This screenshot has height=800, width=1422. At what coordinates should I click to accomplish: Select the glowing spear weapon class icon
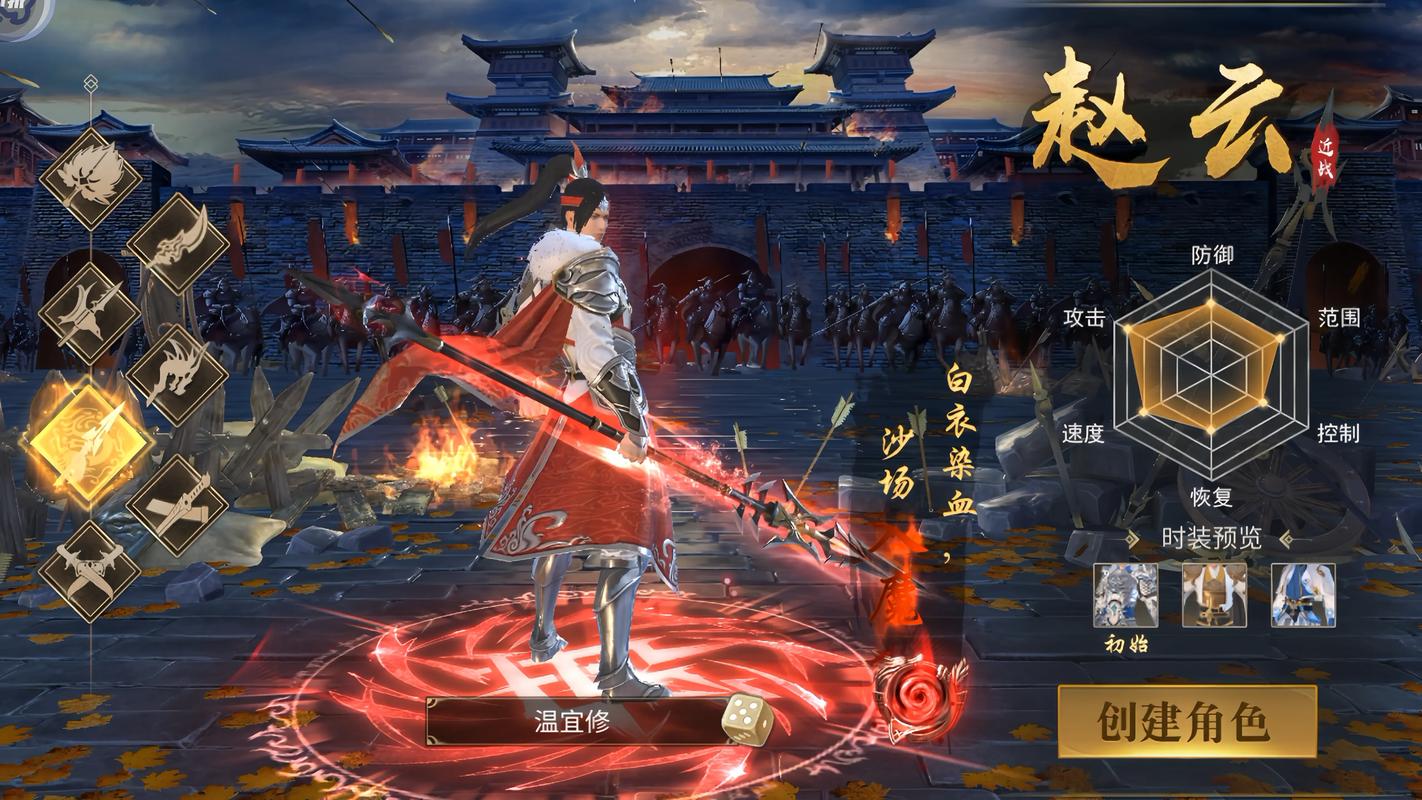click(90, 440)
